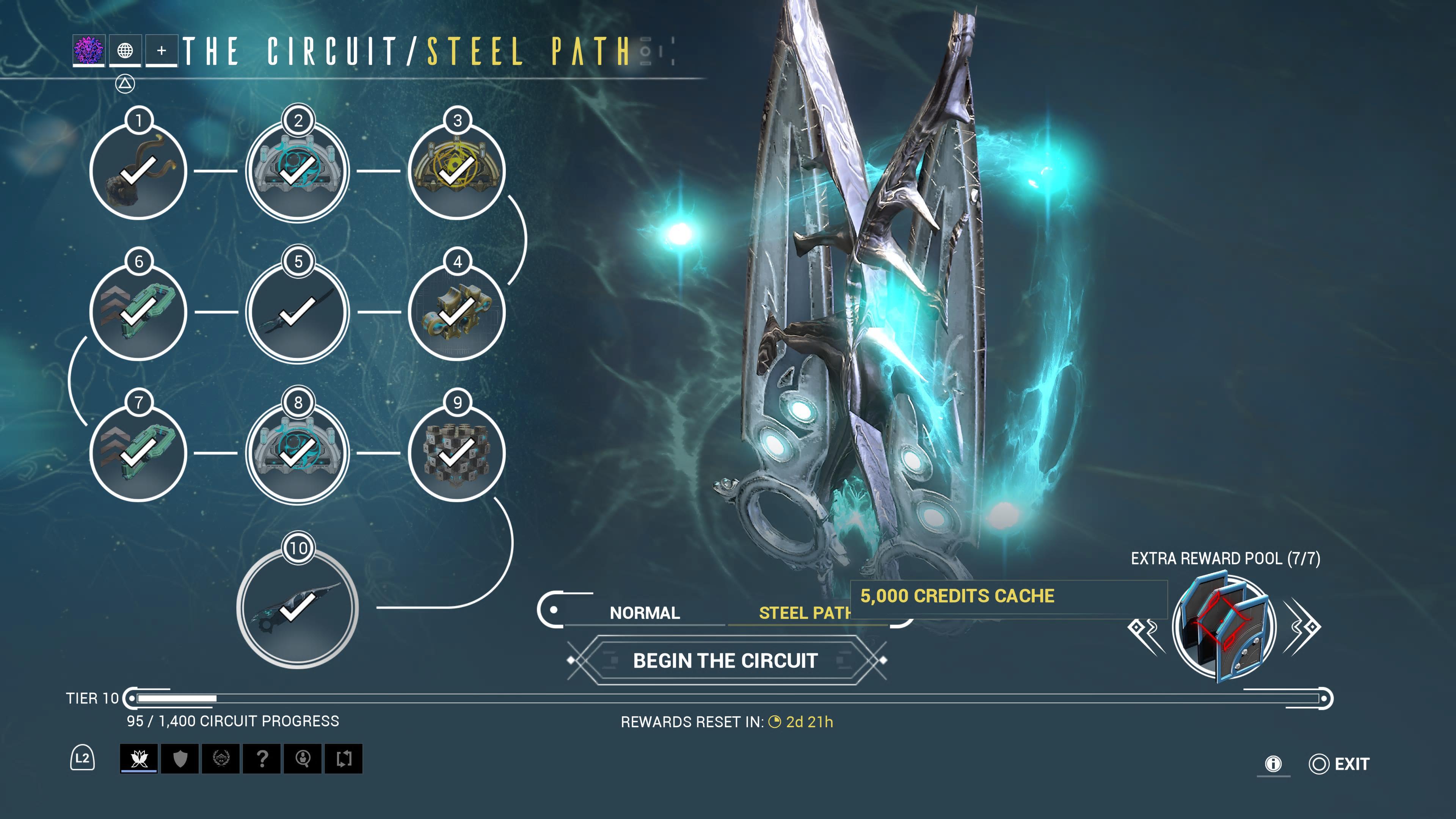Open the purple lion player avatar
This screenshot has width=1456, height=819.
[89, 50]
